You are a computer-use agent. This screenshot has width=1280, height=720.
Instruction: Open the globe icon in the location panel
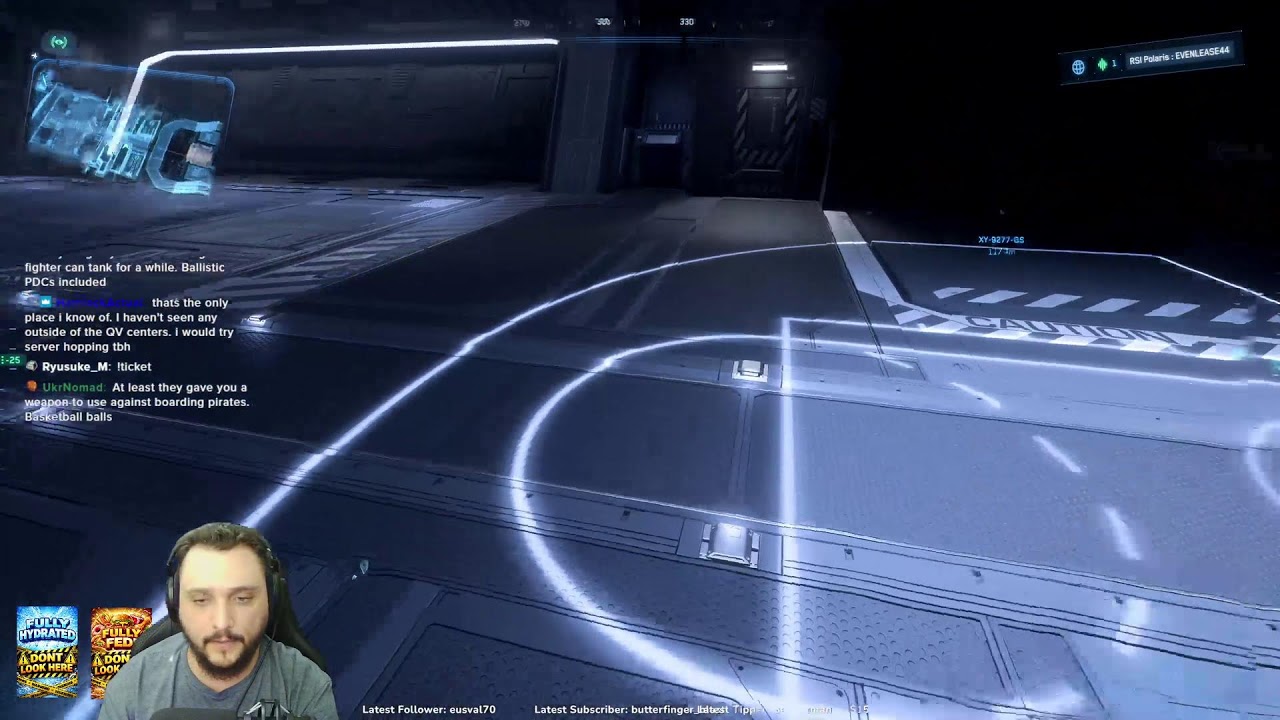tap(1078, 67)
